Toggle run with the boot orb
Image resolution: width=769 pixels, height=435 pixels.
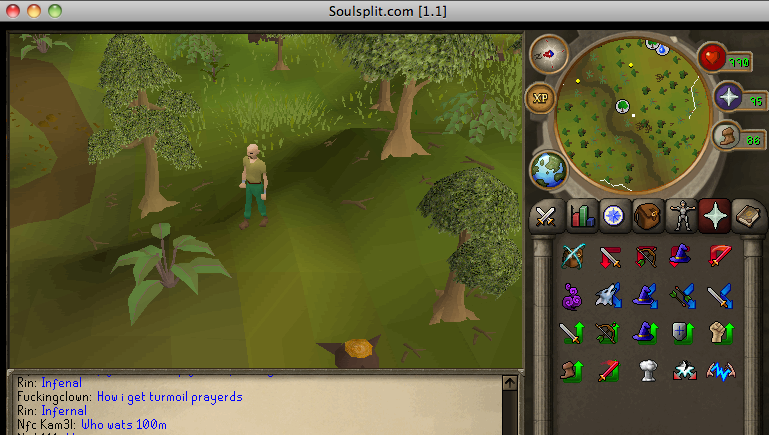point(727,134)
